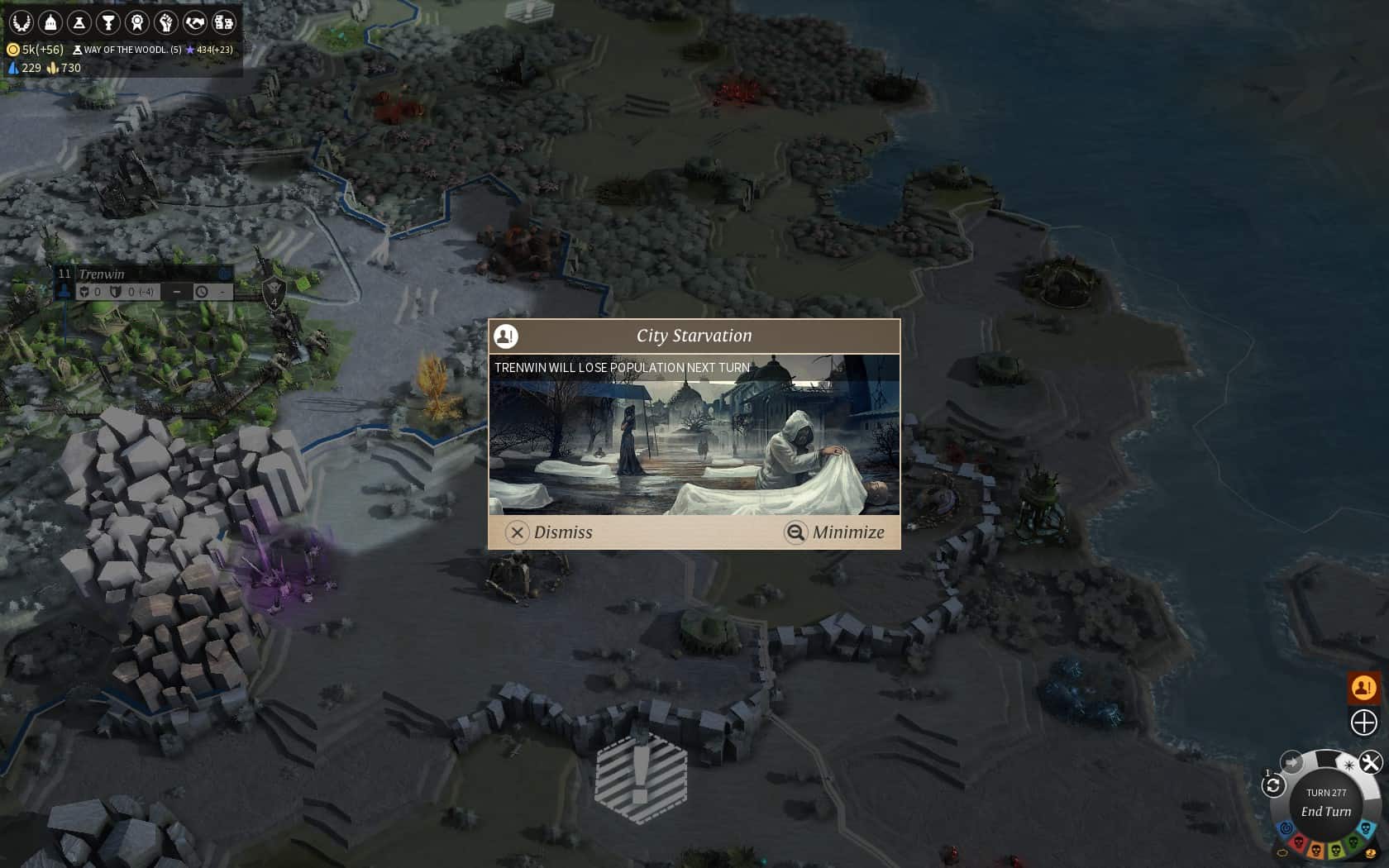Click the orange starvation alert notification icon

point(1363,687)
